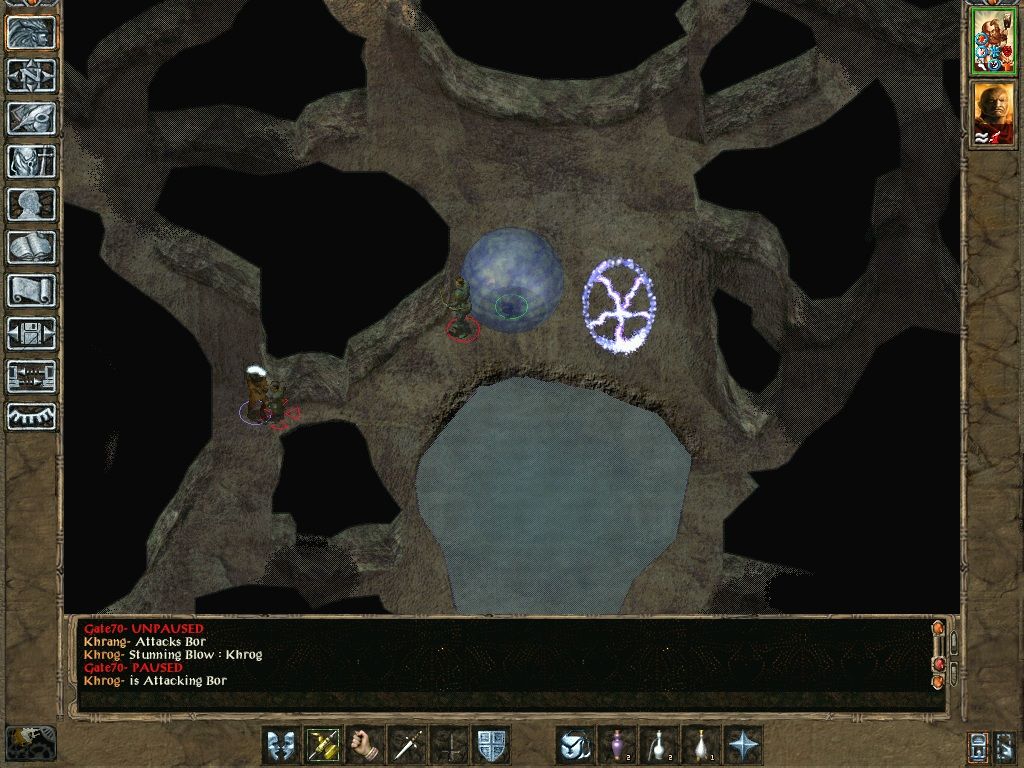Image resolution: width=1024 pixels, height=768 pixels.
Task: Open the area map compass button
Action: tap(32, 75)
